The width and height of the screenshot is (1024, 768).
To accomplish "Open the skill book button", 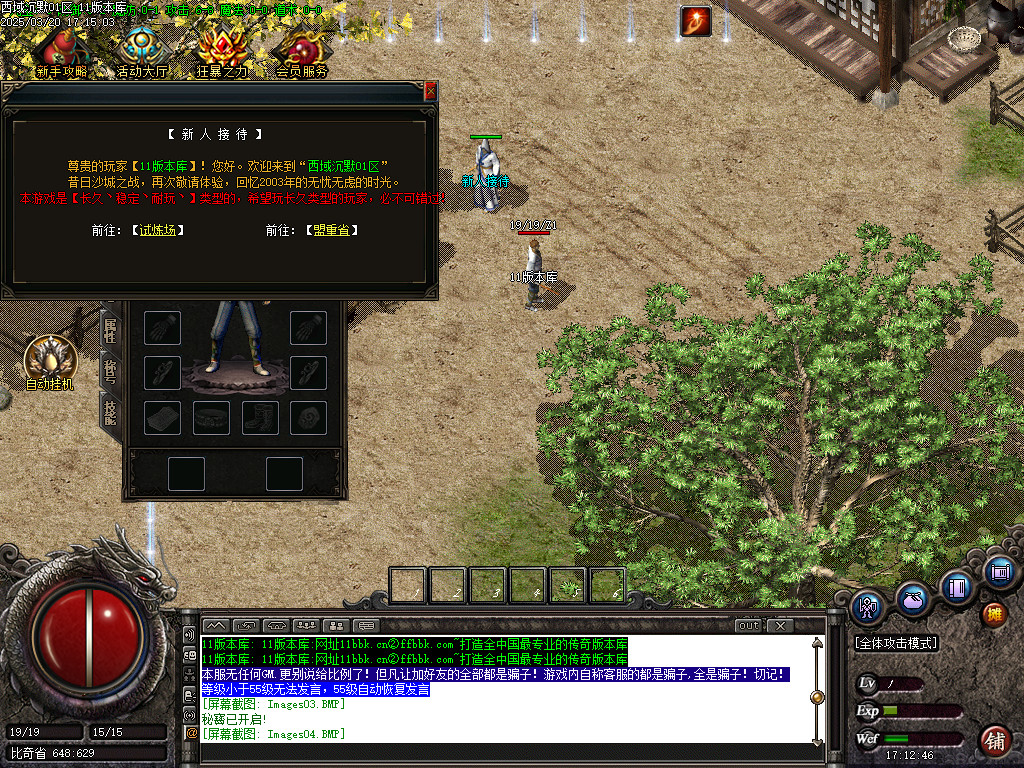I will [x=957, y=587].
